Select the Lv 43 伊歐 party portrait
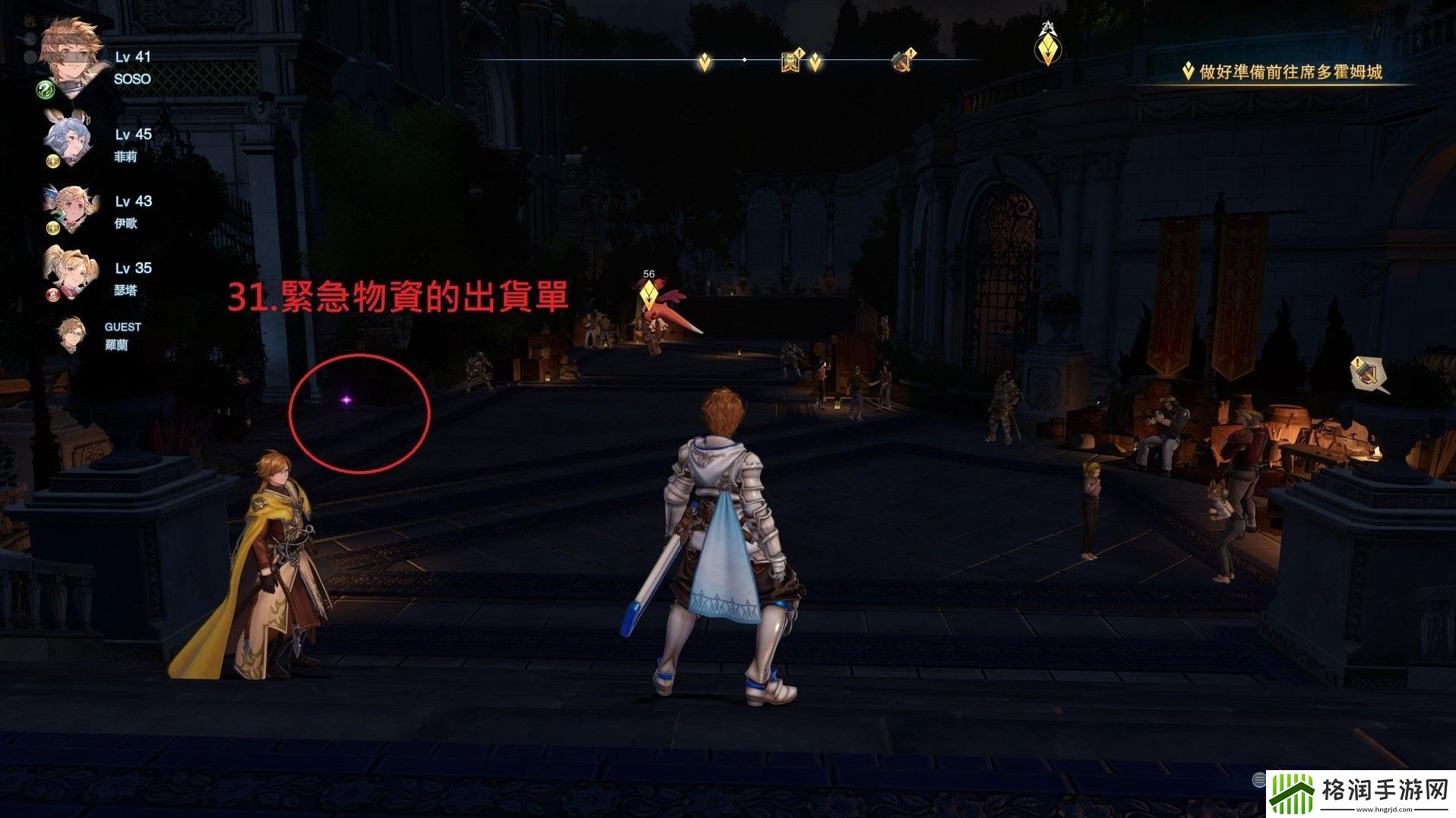 tap(71, 207)
